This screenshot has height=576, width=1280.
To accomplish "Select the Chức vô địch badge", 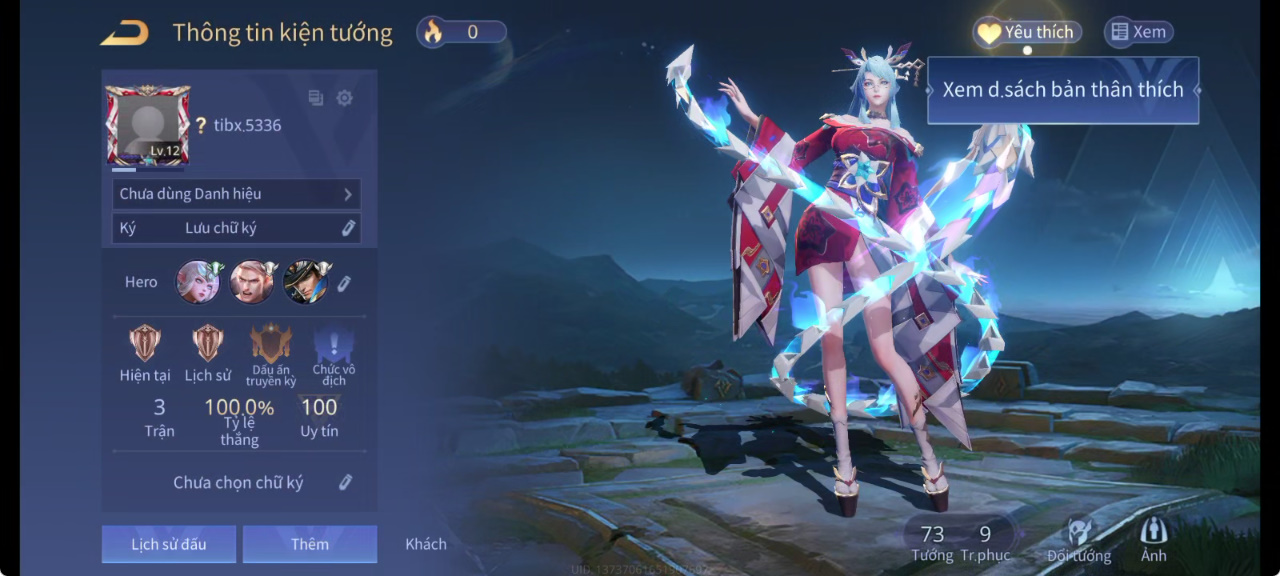I will [x=333, y=346].
